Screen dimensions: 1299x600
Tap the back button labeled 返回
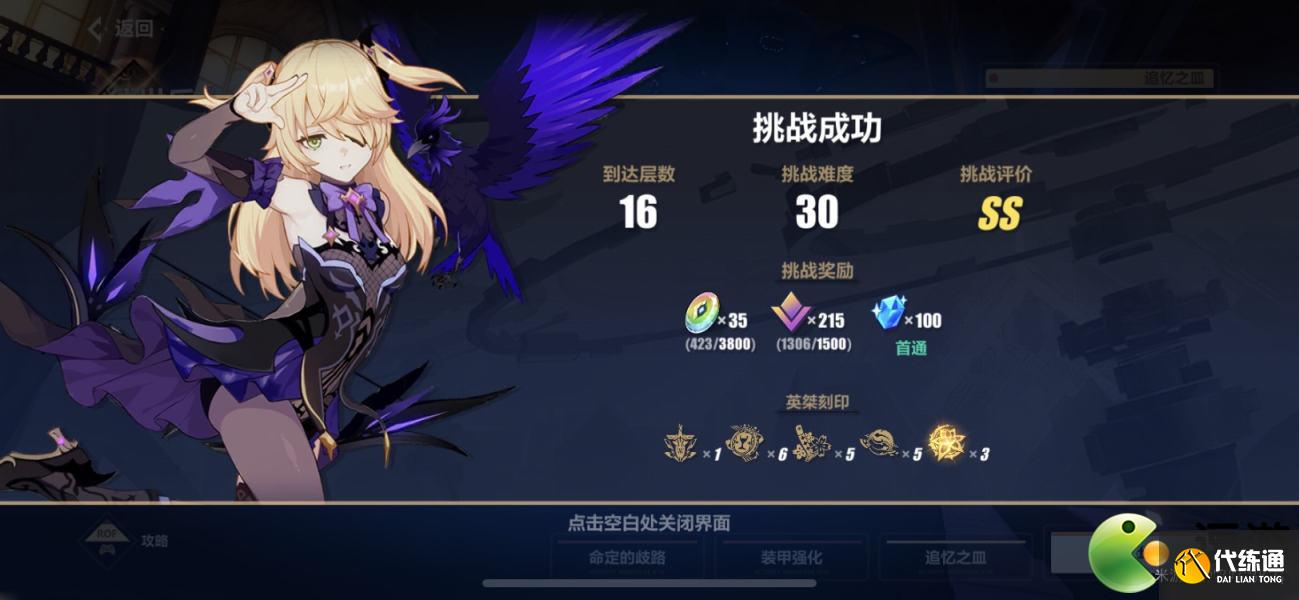pos(124,28)
